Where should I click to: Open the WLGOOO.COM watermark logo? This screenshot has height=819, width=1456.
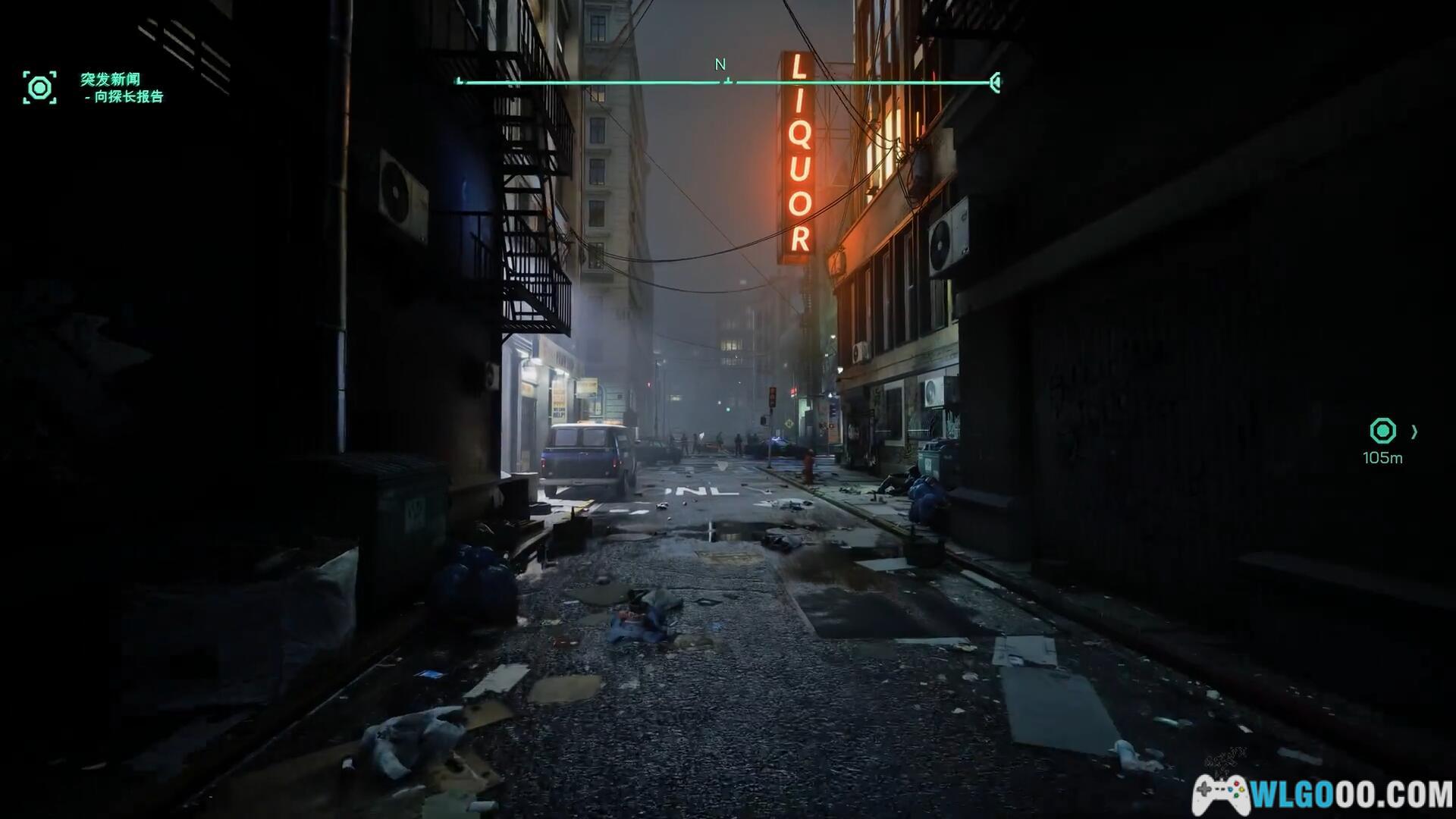click(1323, 794)
